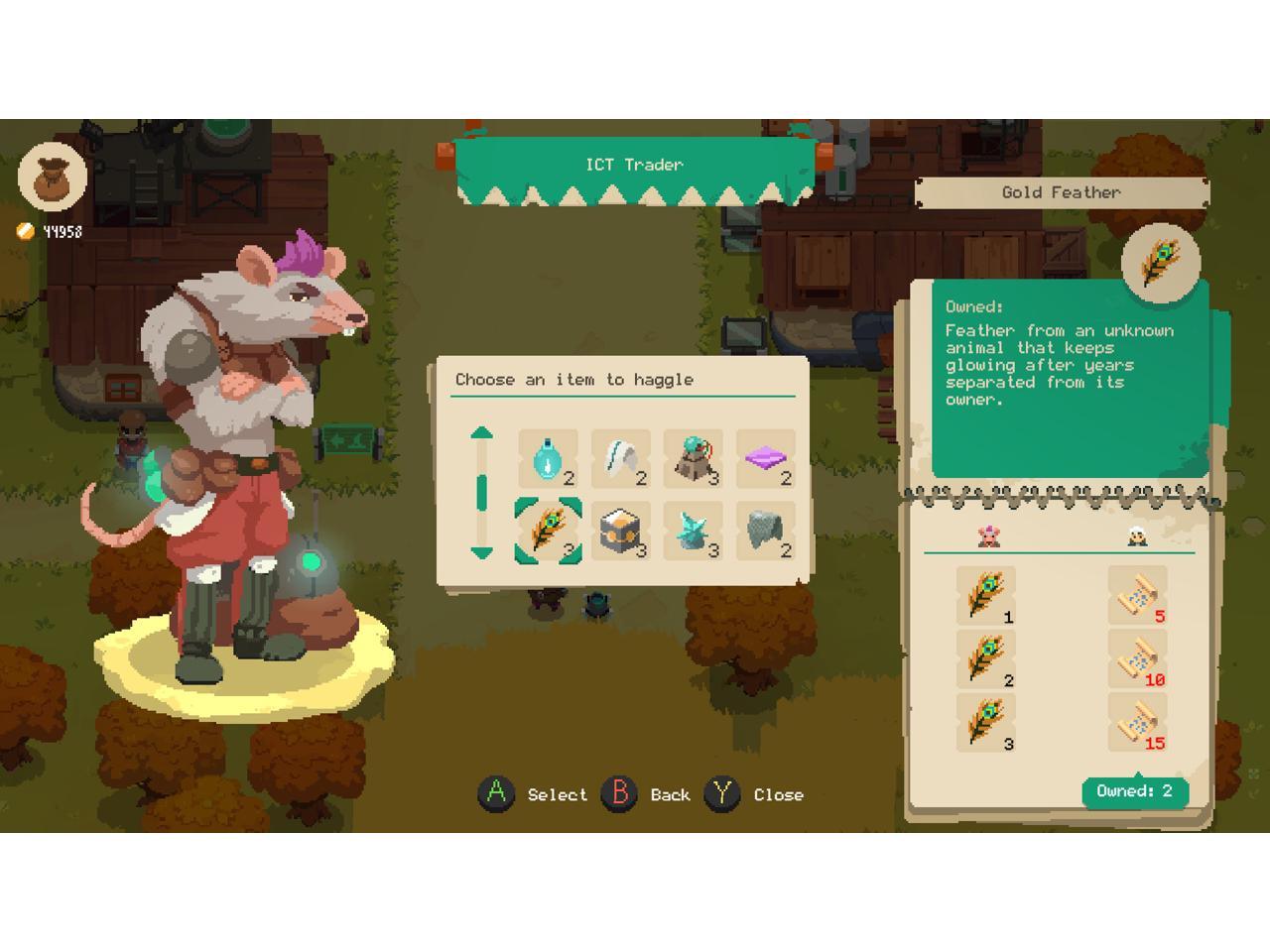Choose the gray chainmail item
Image resolution: width=1270 pixels, height=952 pixels.
point(766,532)
